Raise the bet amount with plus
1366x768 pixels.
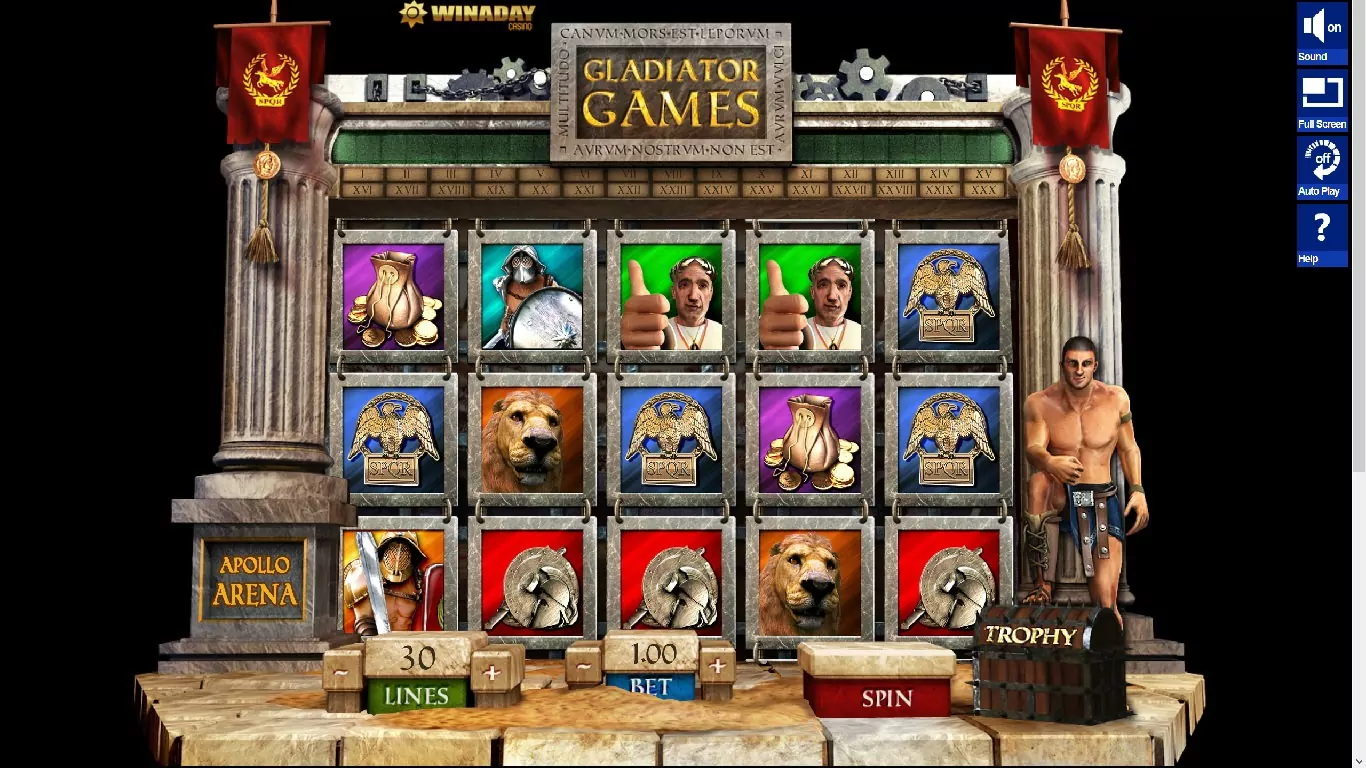[717, 665]
